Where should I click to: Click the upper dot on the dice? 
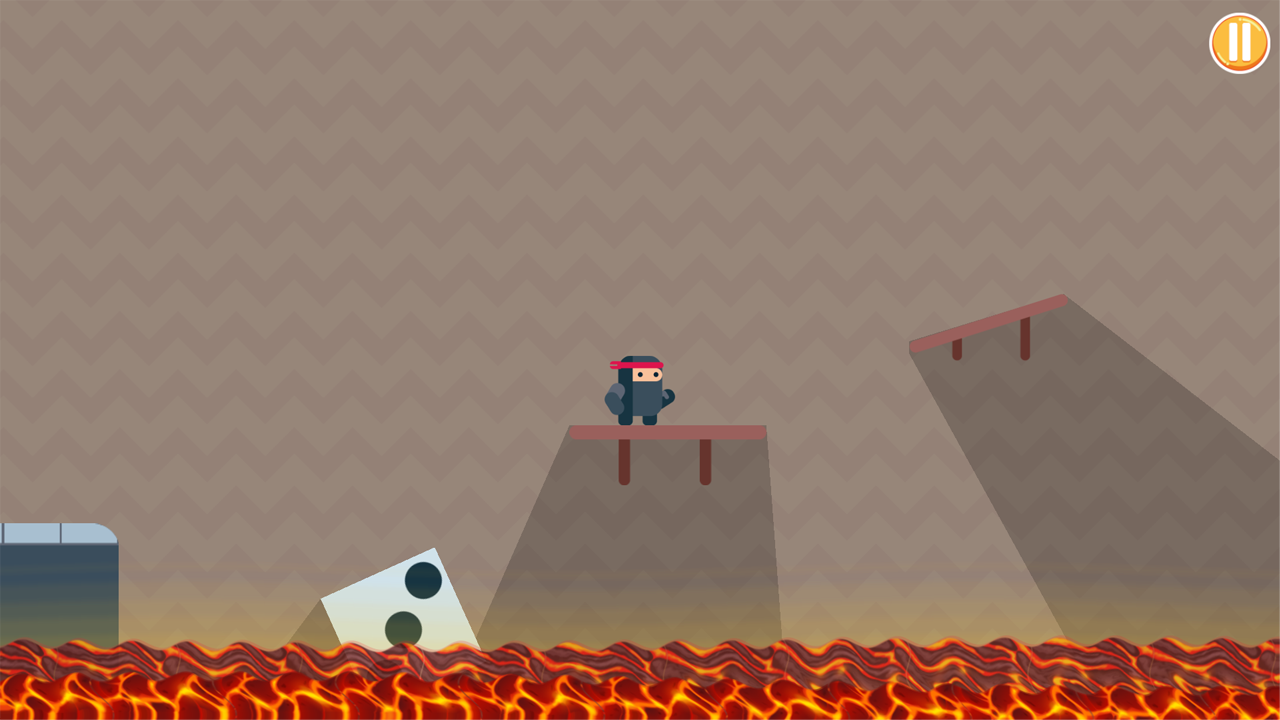(x=422, y=578)
